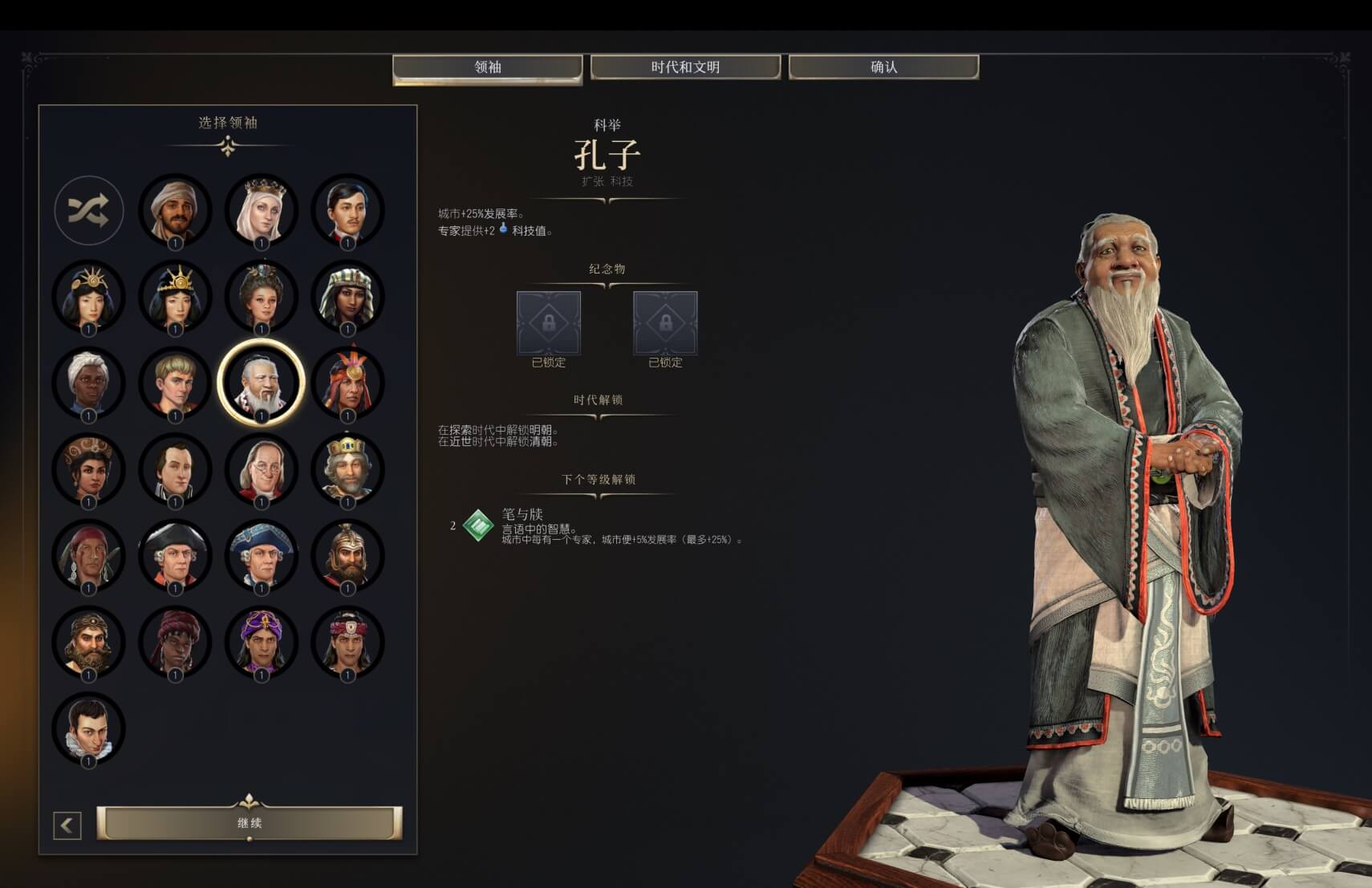Screen dimensions: 1372x888
Task: Switch to the 确认 tab
Action: (883, 67)
